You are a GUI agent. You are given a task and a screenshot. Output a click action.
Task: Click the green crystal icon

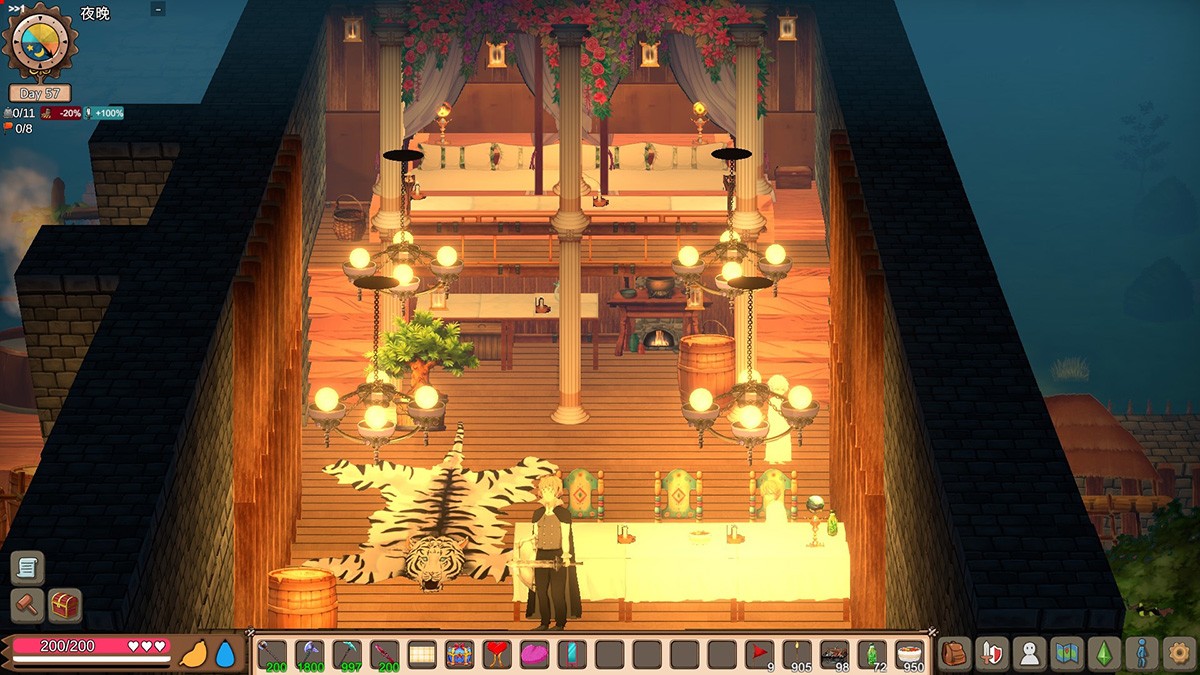(1104, 654)
